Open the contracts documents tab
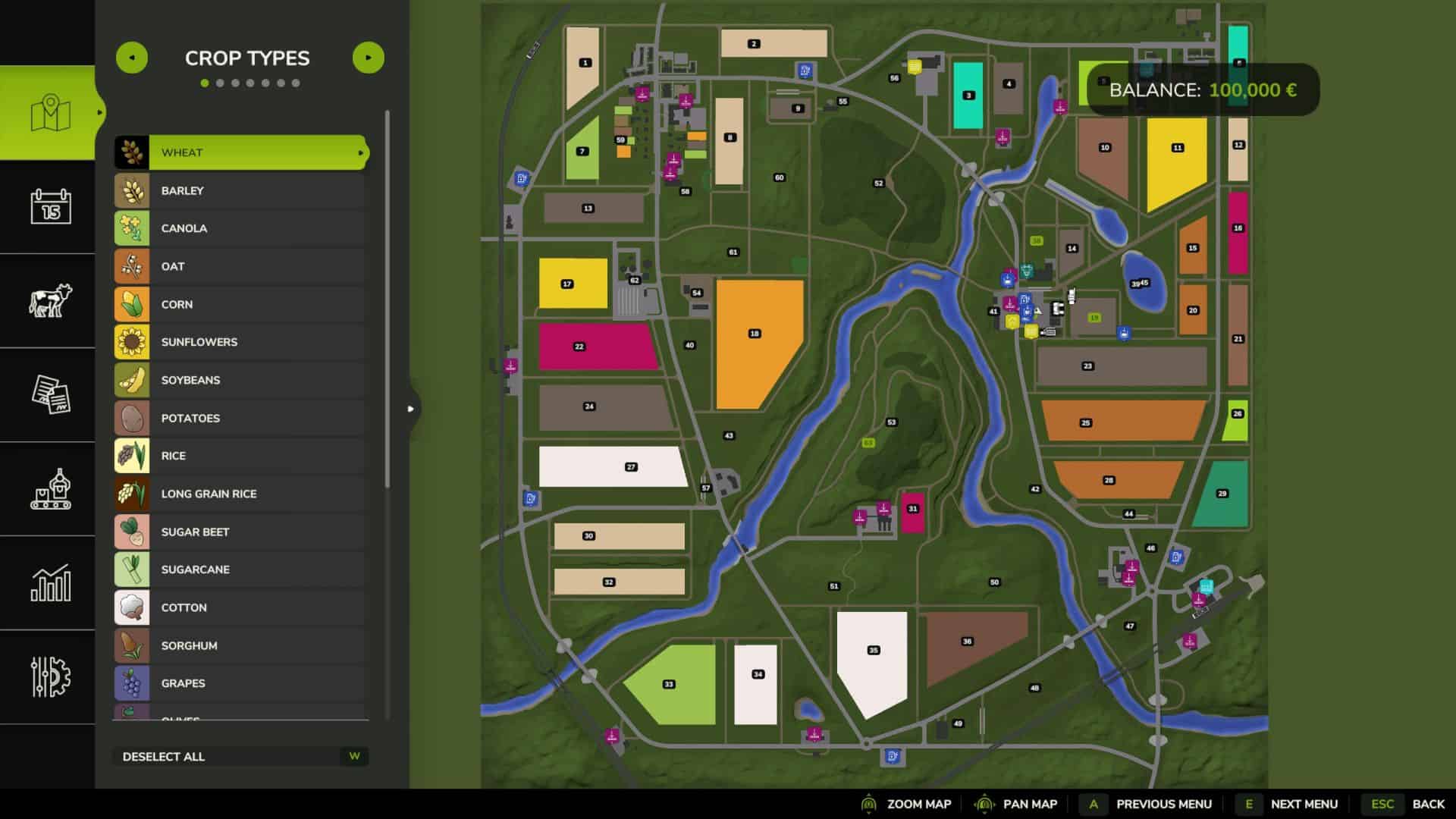Screen dimensions: 1456x819 50,394
